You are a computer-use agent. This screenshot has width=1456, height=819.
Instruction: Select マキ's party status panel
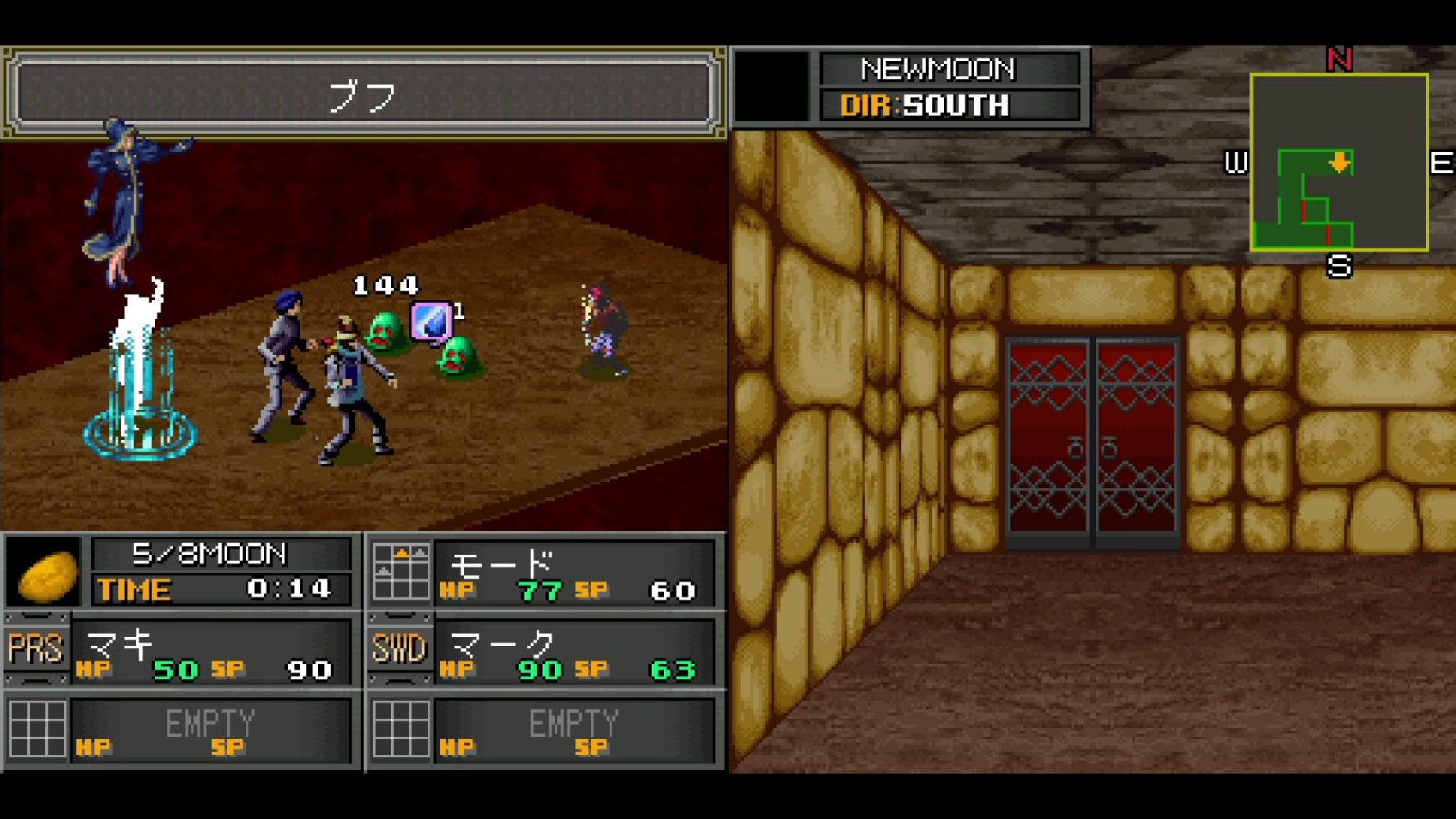click(213, 652)
